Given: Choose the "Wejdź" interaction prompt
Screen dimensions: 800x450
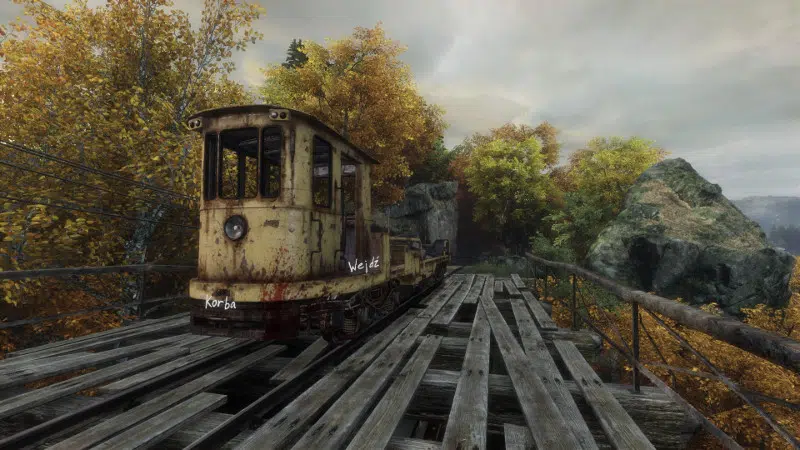Looking at the screenshot, I should (x=363, y=266).
